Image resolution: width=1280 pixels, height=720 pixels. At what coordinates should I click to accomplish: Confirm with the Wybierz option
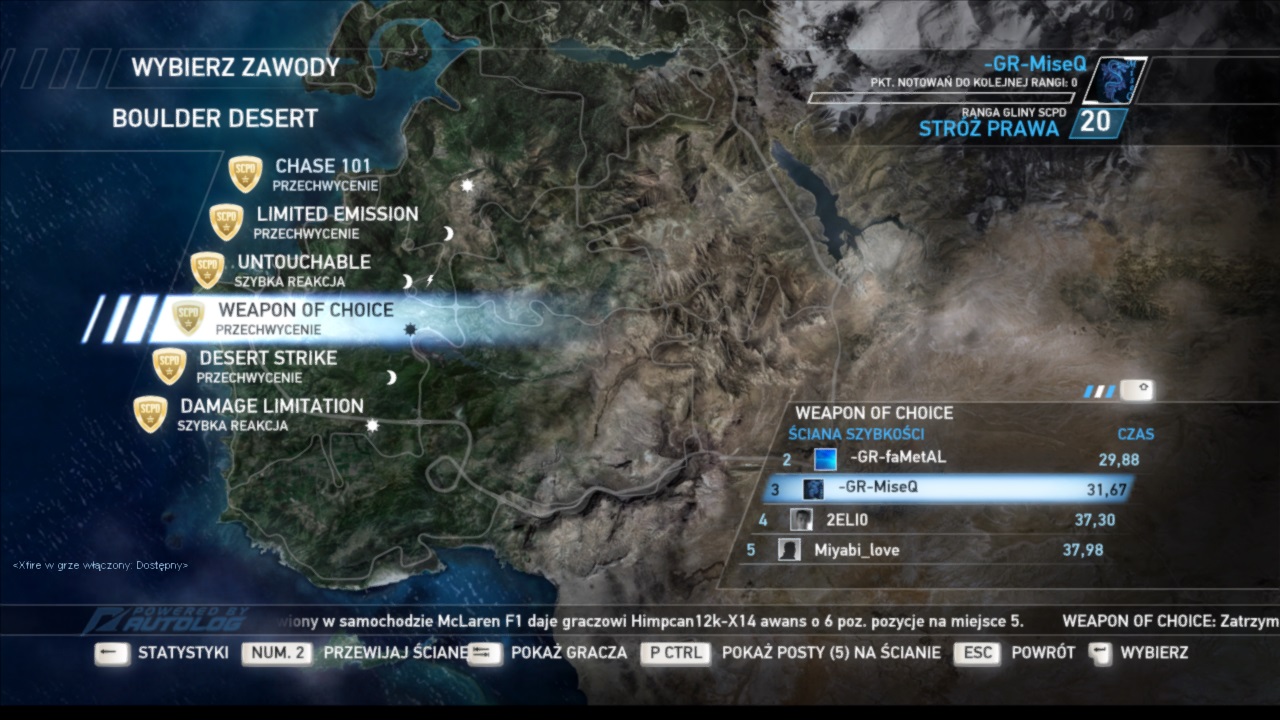point(1154,653)
